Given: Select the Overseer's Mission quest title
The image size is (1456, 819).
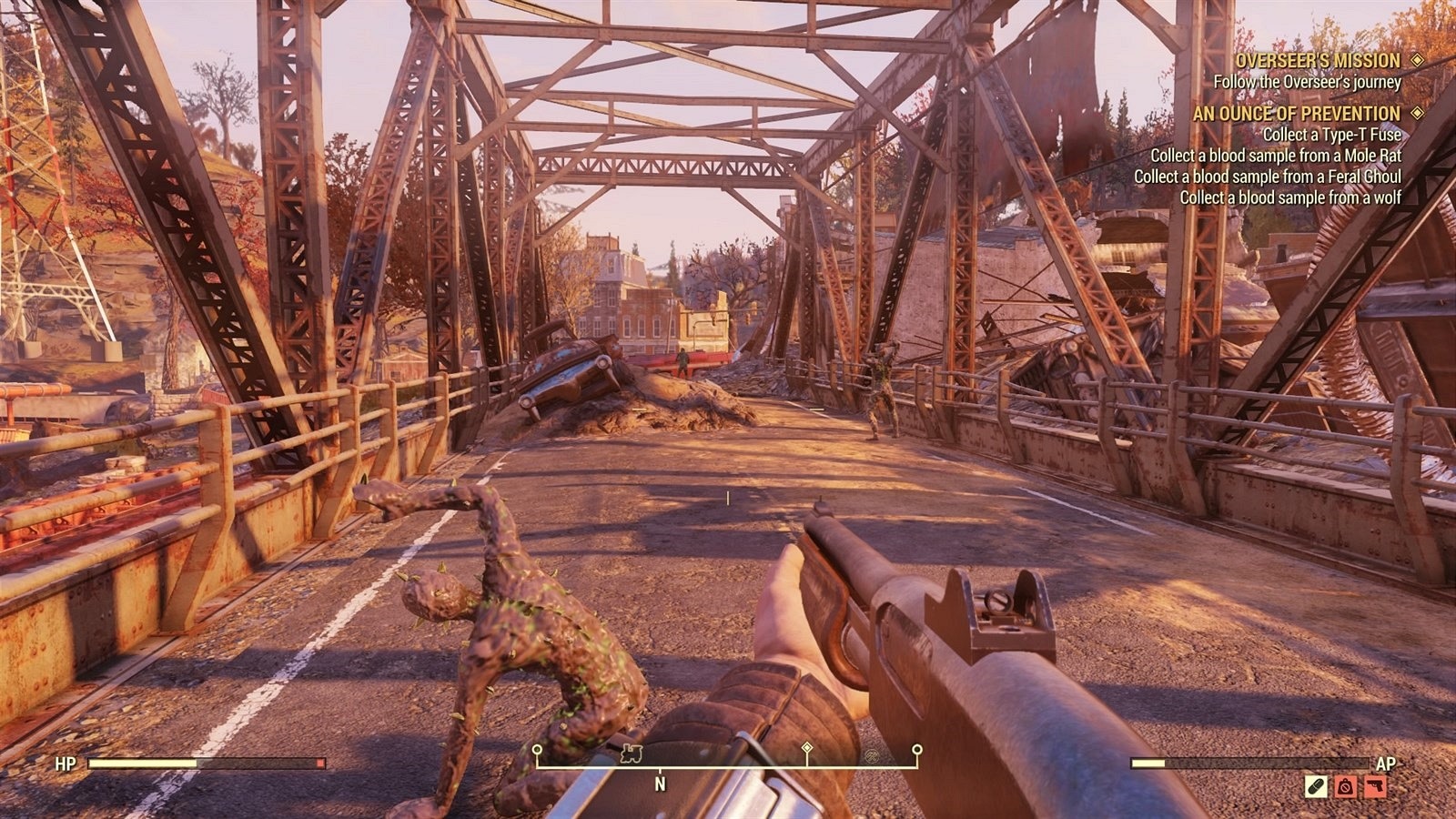Looking at the screenshot, I should coord(1317,61).
